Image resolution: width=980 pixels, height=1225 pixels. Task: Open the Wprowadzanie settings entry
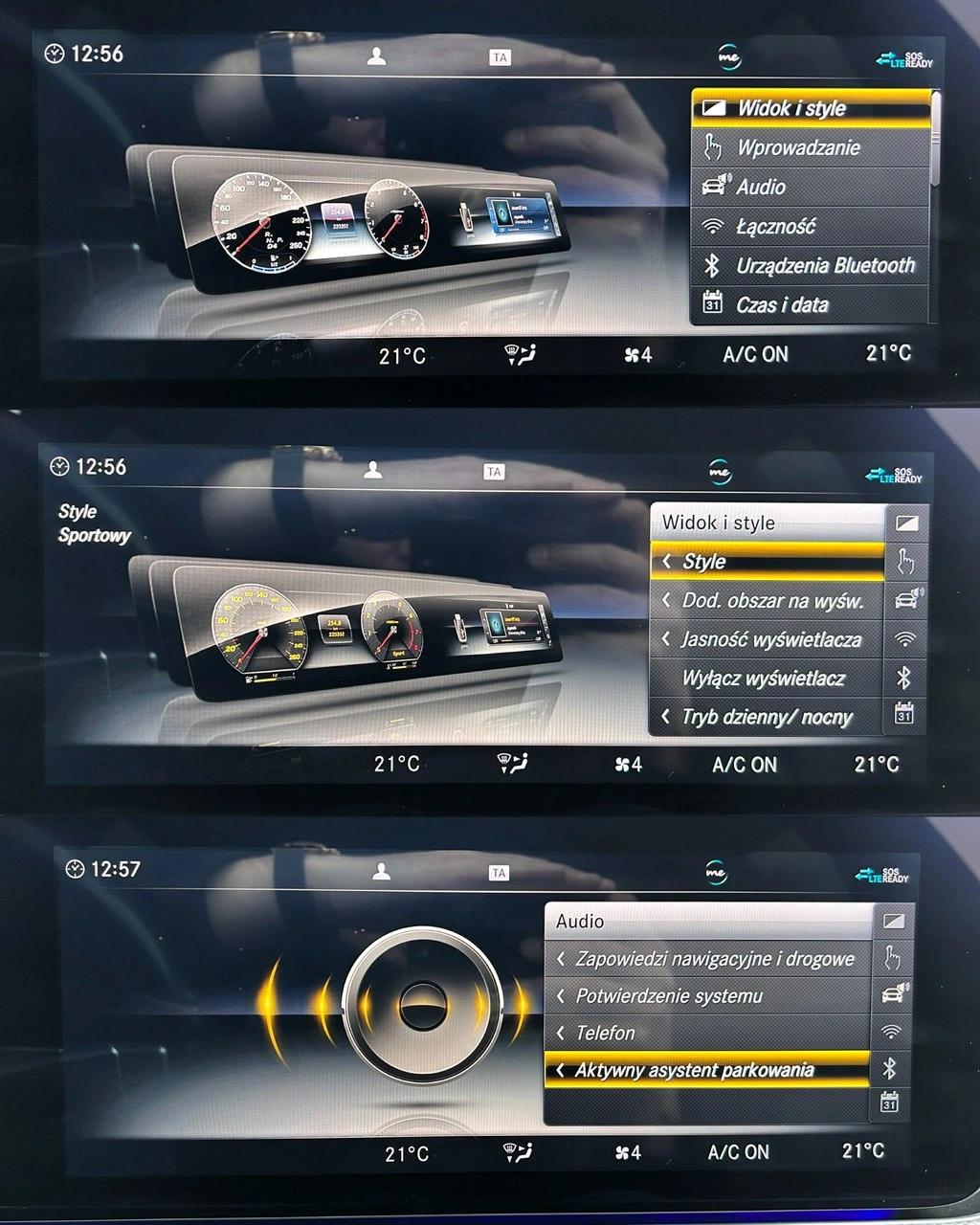click(798, 148)
